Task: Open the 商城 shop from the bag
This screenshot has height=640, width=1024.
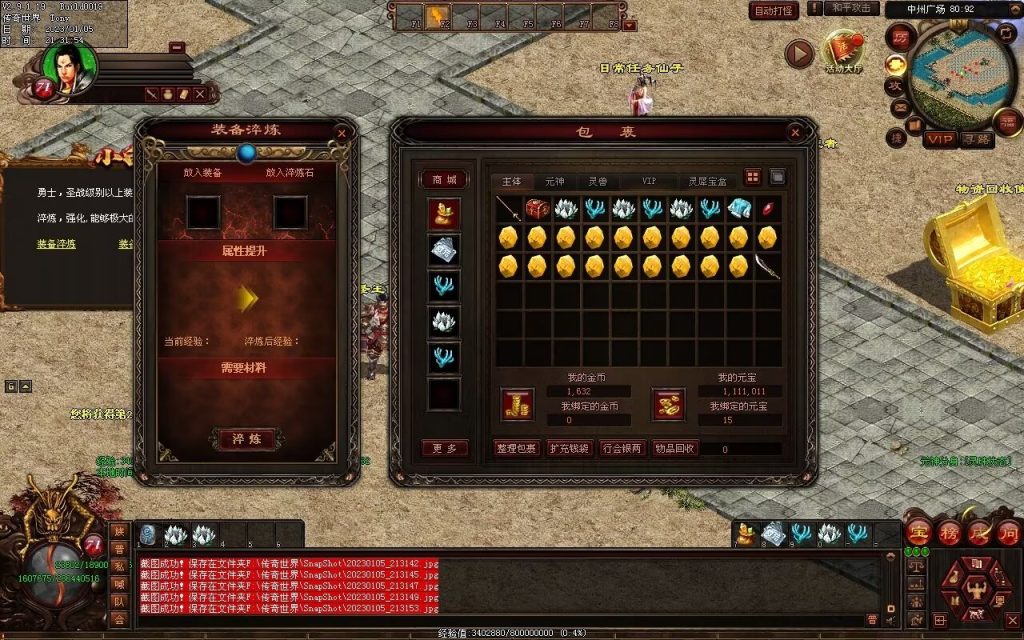Action: point(444,179)
